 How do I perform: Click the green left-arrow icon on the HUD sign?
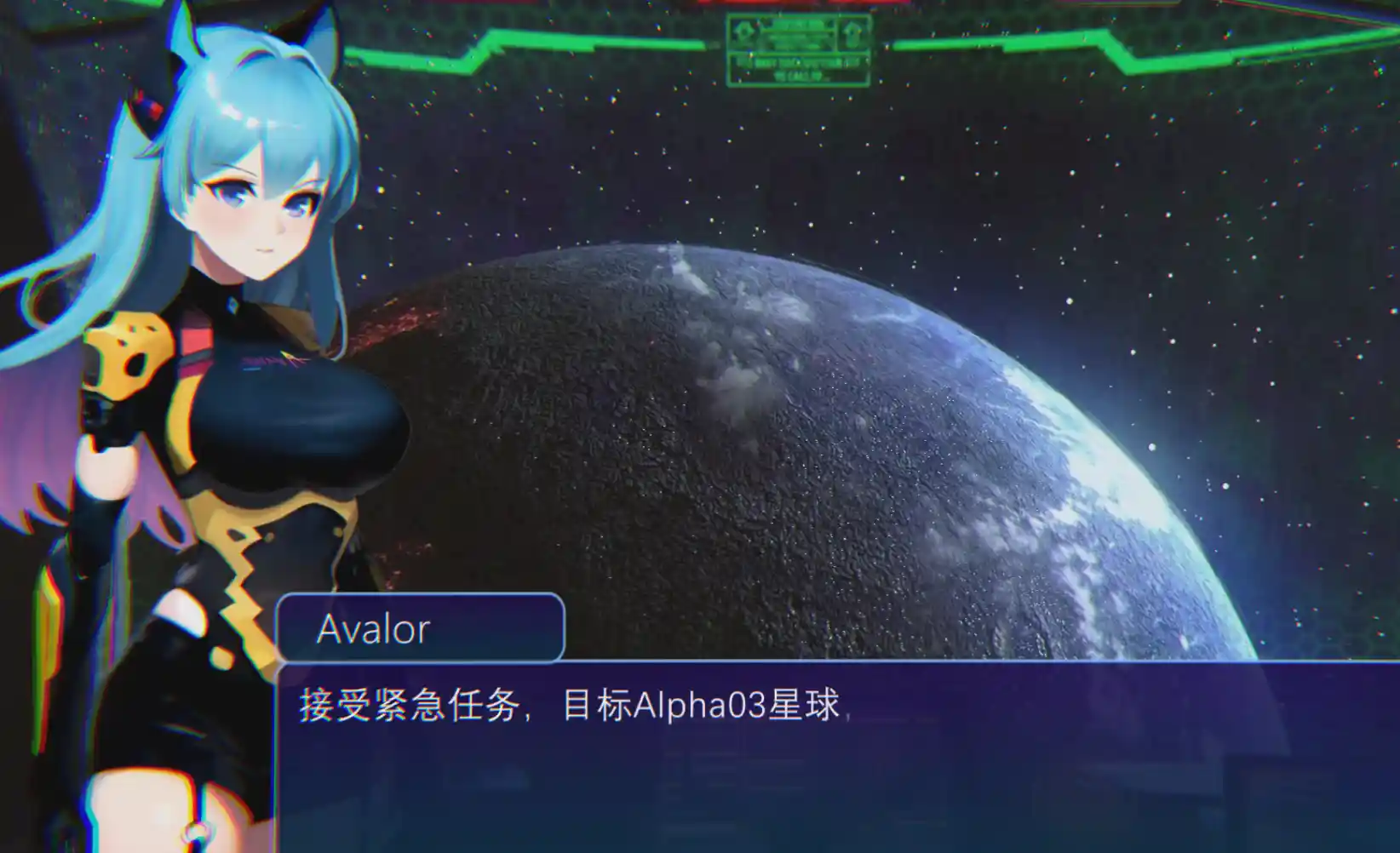point(743,31)
